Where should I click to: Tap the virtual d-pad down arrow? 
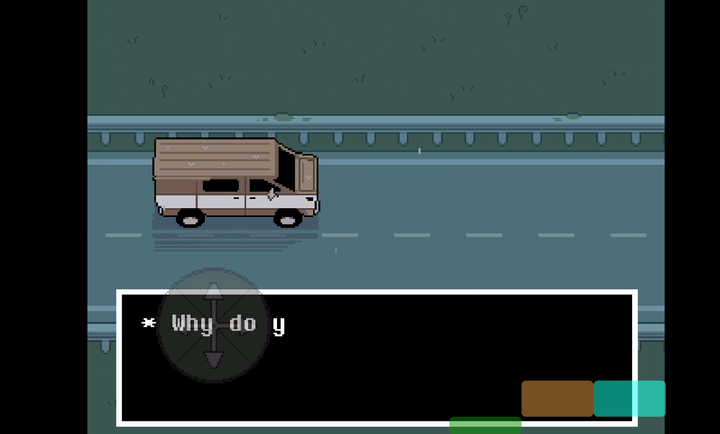coord(213,358)
